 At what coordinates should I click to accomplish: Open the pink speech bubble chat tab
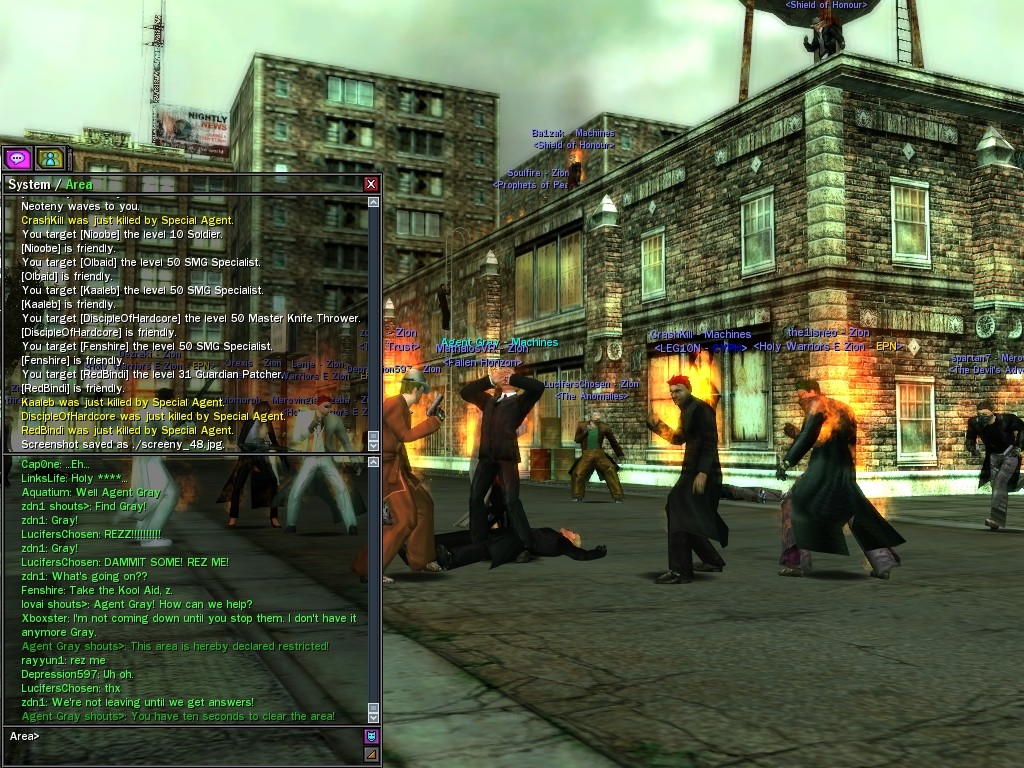[17, 158]
